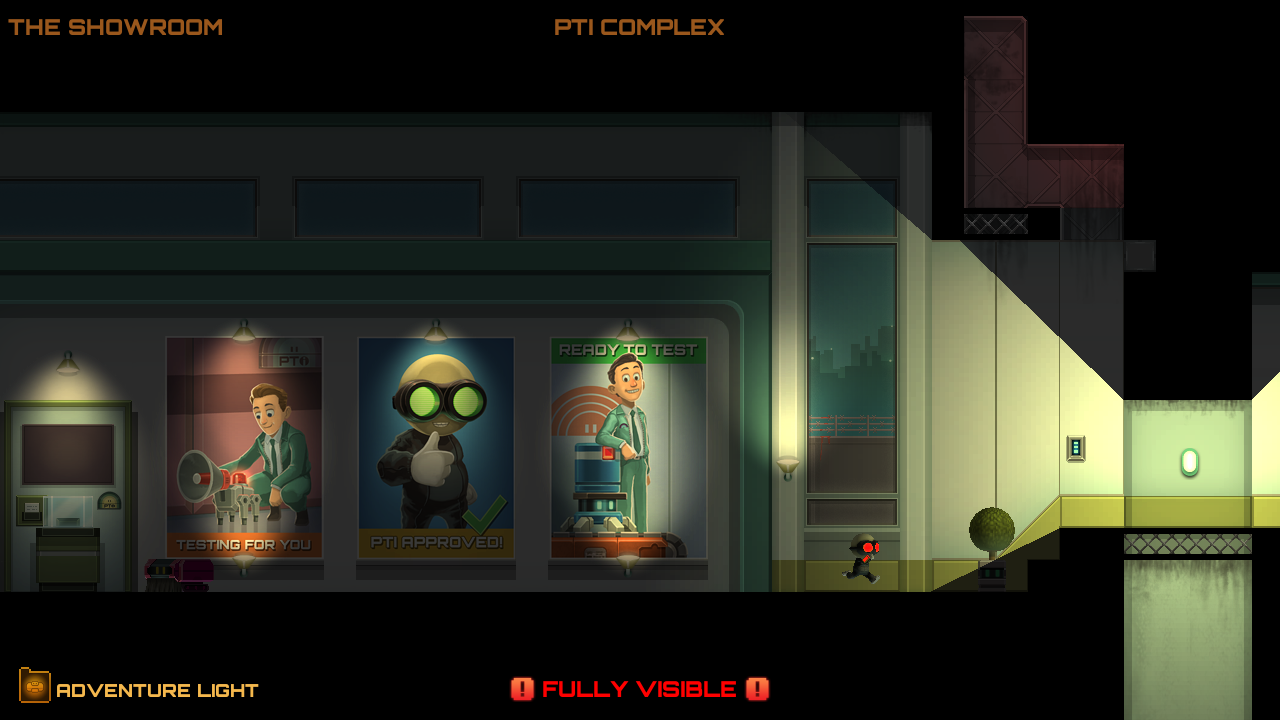Select the Adventure Light gadget icon
This screenshot has width=1280, height=720.
(37, 688)
